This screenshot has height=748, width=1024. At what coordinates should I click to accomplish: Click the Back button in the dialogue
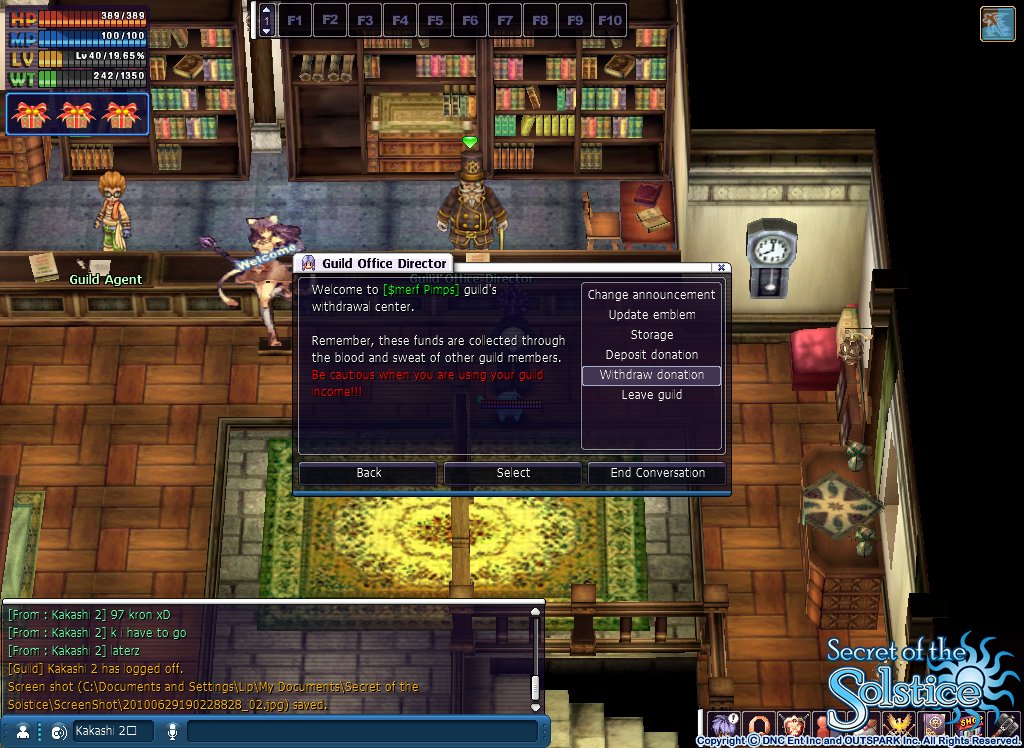click(368, 473)
